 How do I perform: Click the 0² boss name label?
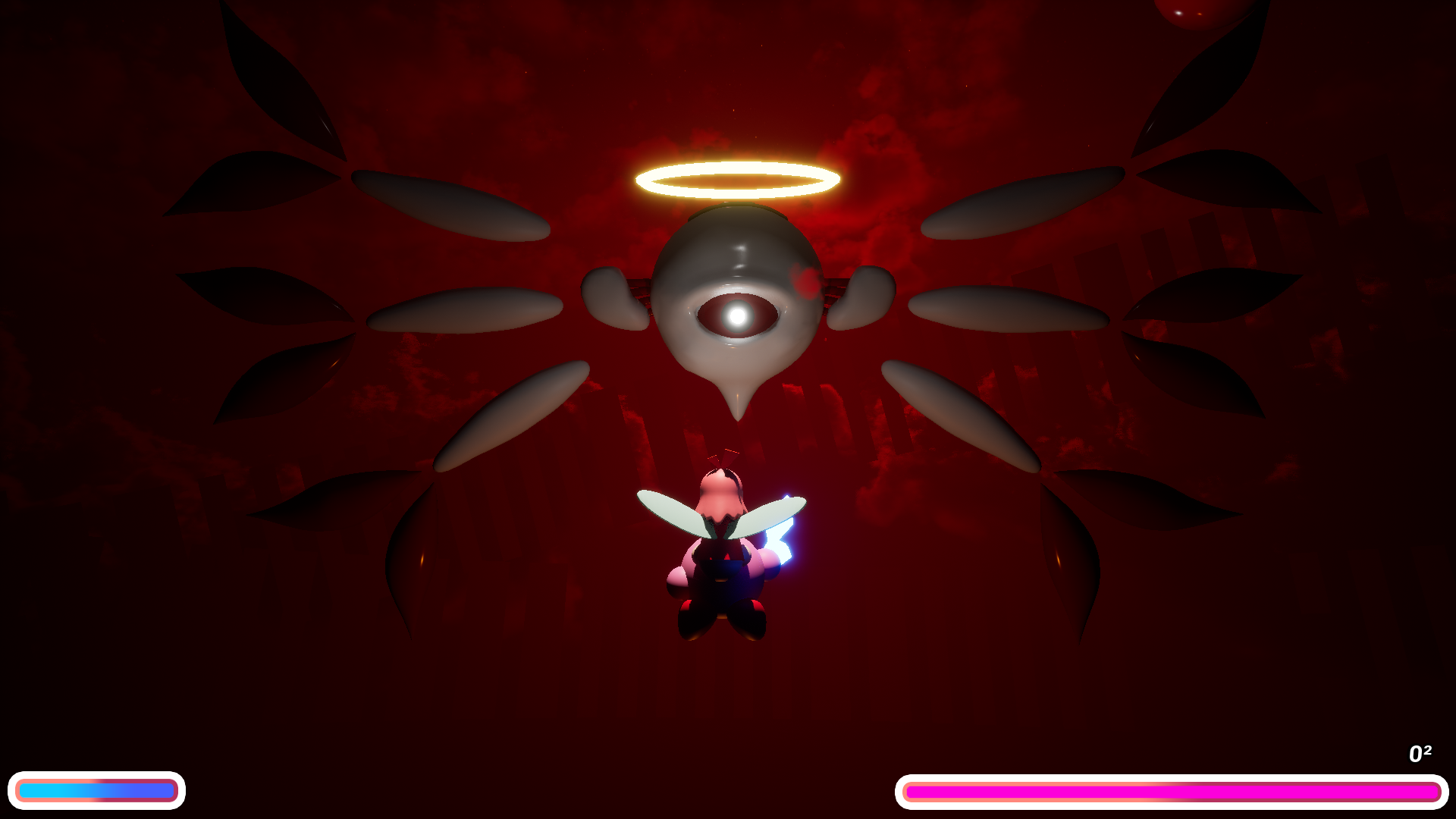[x=1420, y=753]
